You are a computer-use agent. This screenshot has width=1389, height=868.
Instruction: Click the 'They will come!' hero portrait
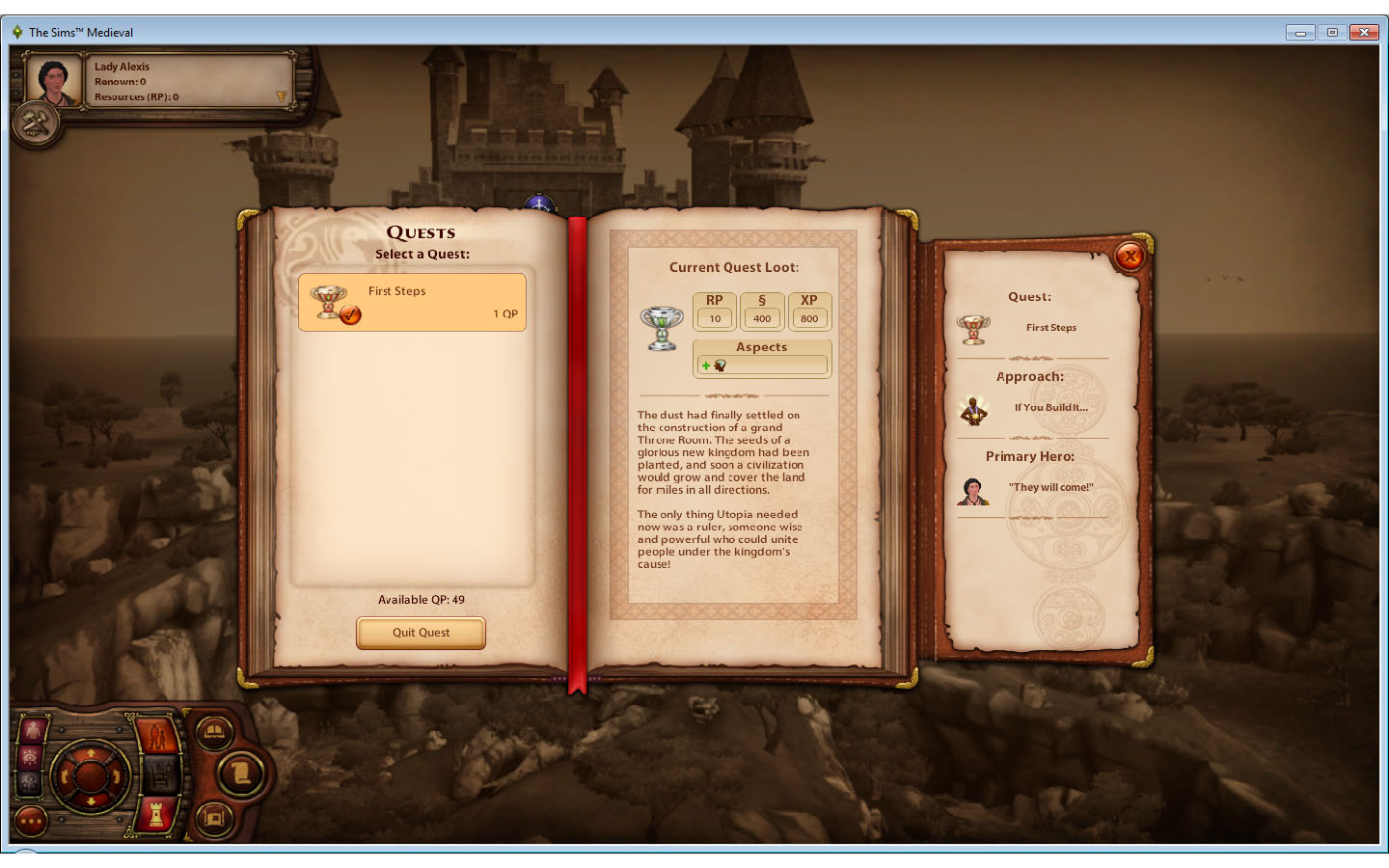974,491
